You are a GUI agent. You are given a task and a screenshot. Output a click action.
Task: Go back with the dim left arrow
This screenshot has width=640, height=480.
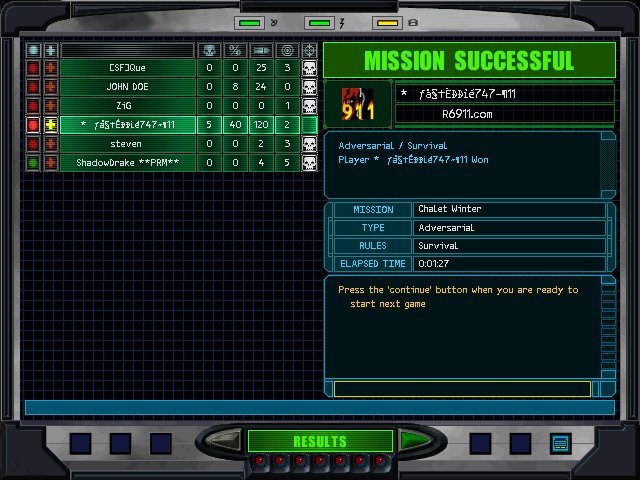pyautogui.click(x=227, y=440)
